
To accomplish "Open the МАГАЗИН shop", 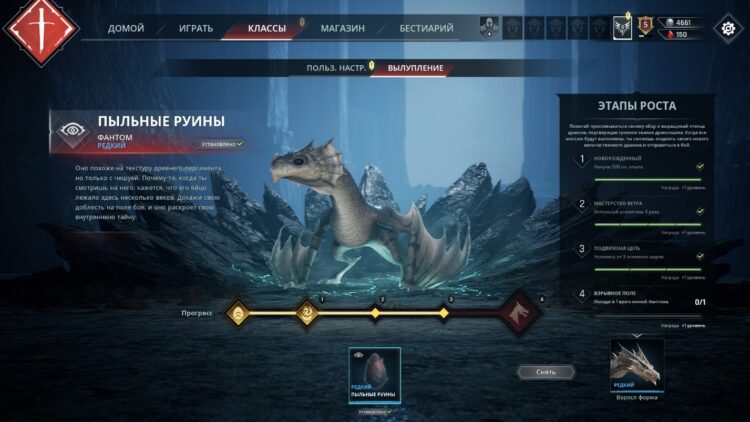I will (342, 28).
